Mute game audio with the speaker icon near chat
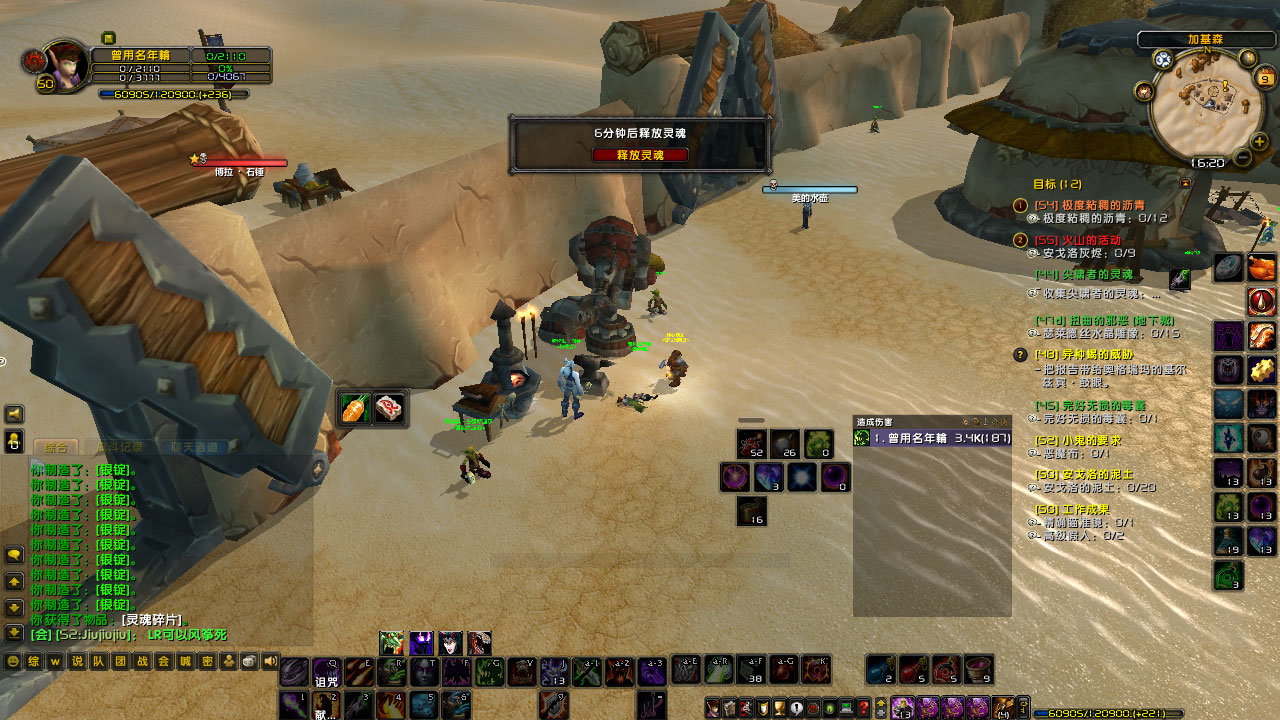 click(x=271, y=661)
